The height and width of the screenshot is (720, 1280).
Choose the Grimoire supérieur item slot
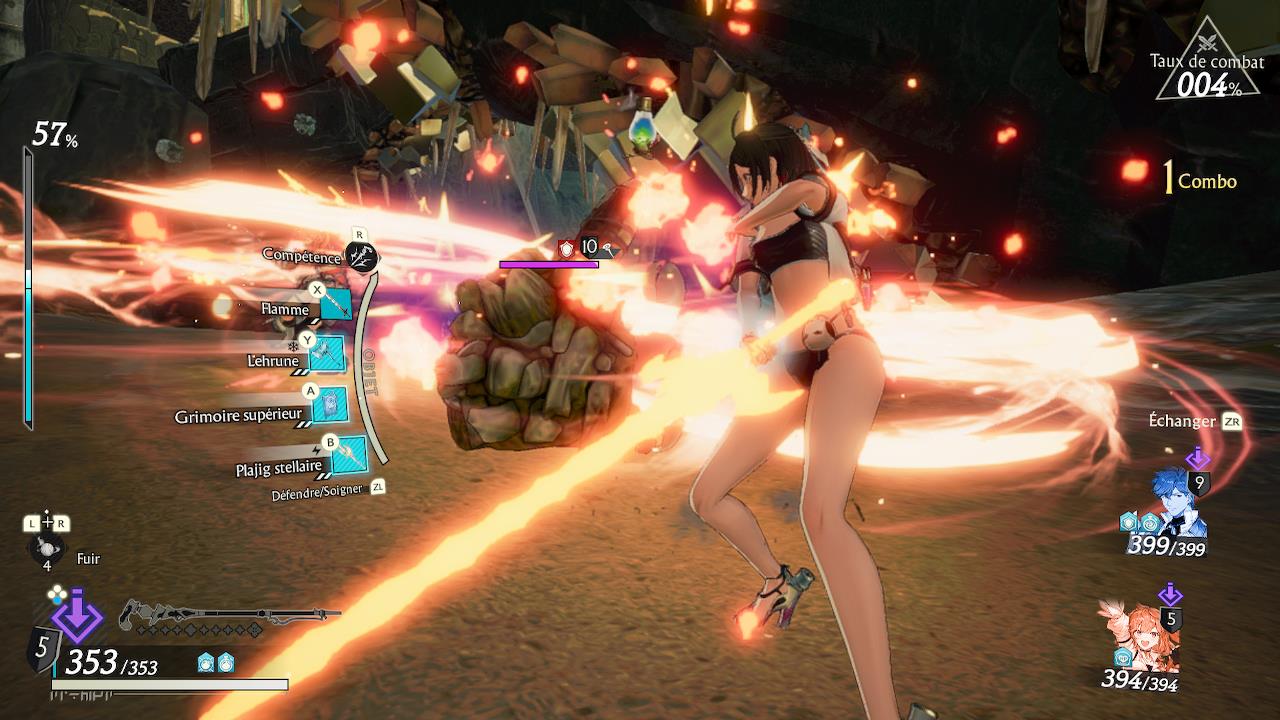pyautogui.click(x=329, y=404)
